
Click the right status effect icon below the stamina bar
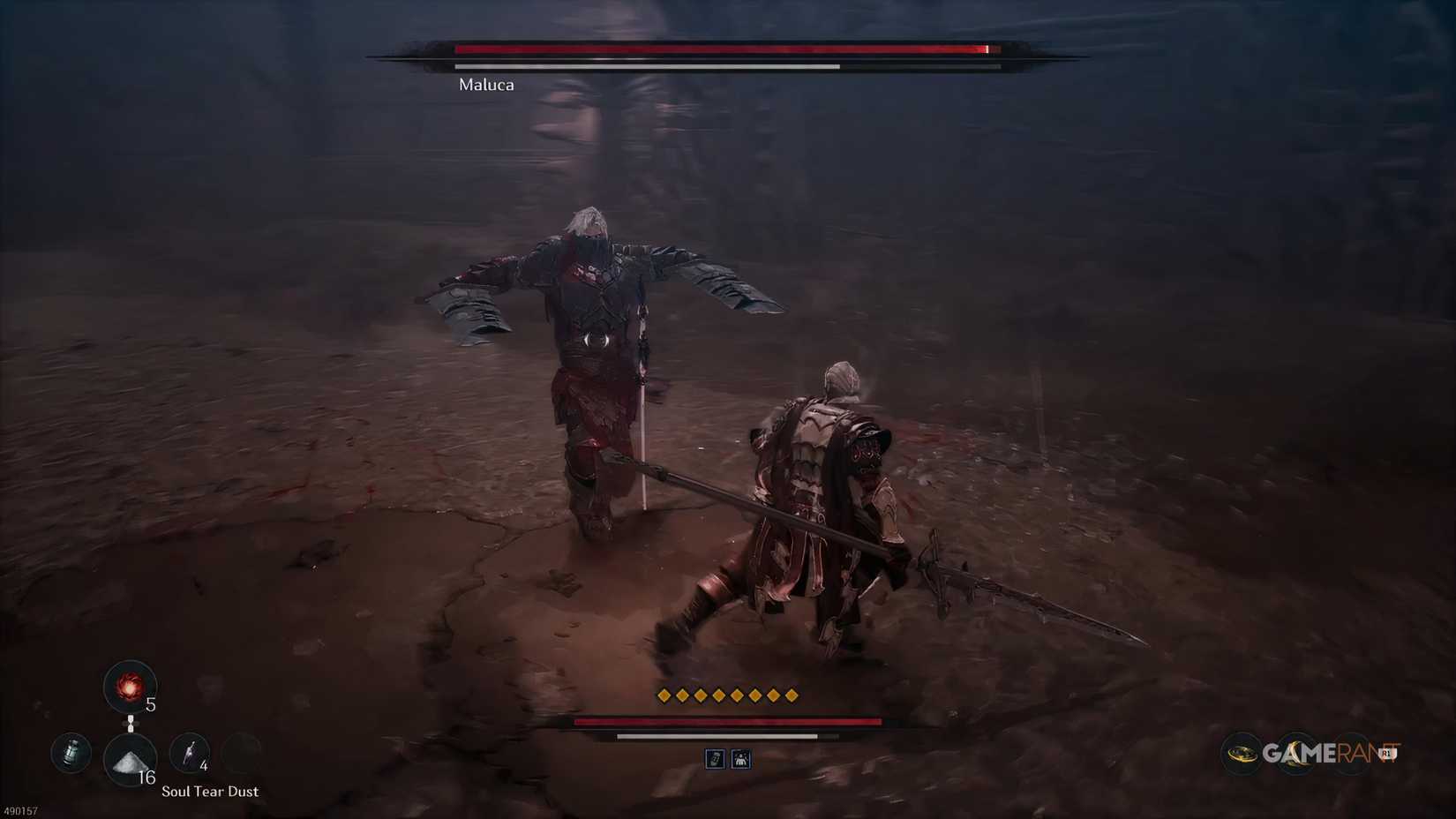click(x=741, y=760)
